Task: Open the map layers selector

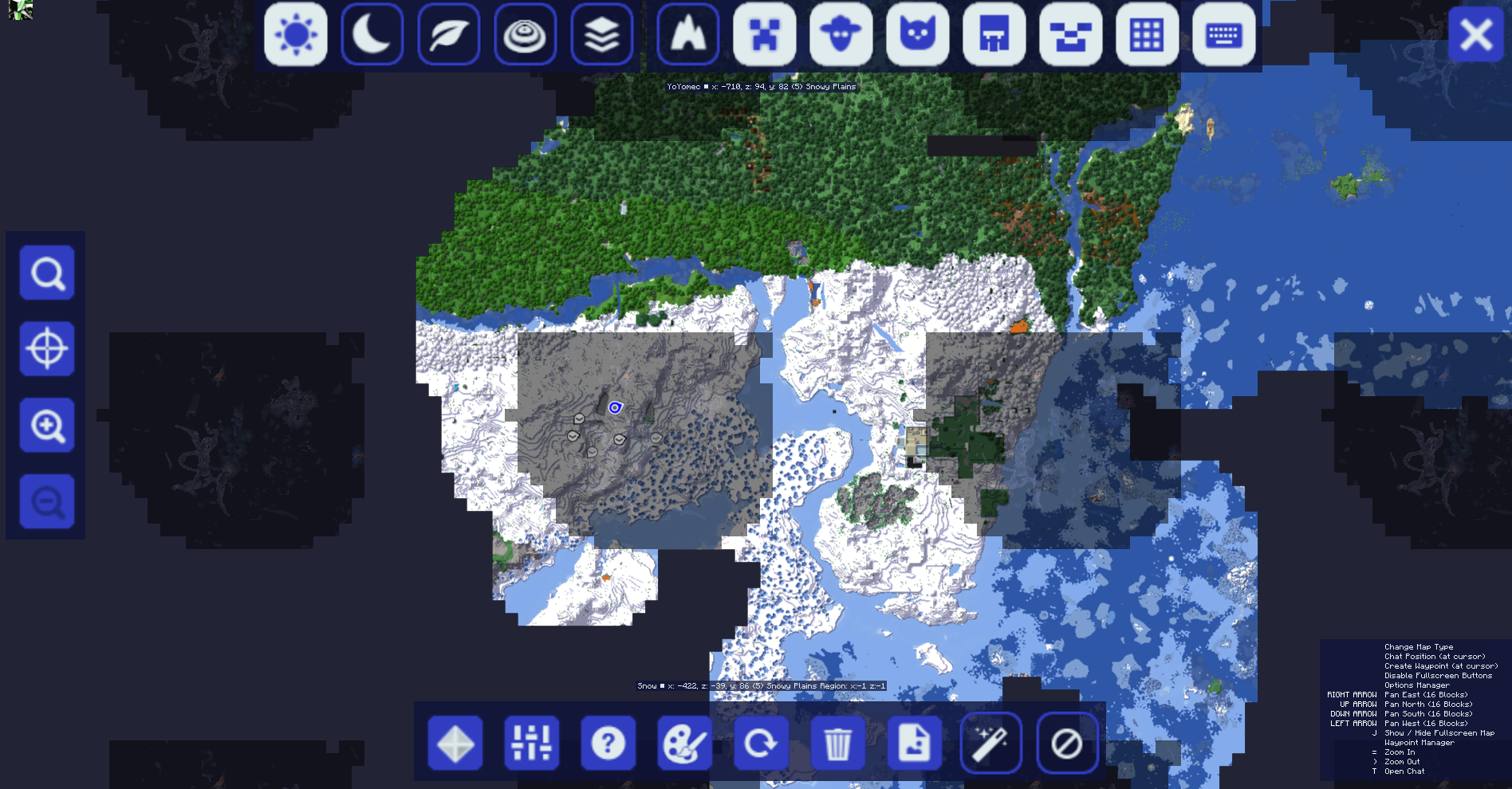Action: [x=602, y=35]
